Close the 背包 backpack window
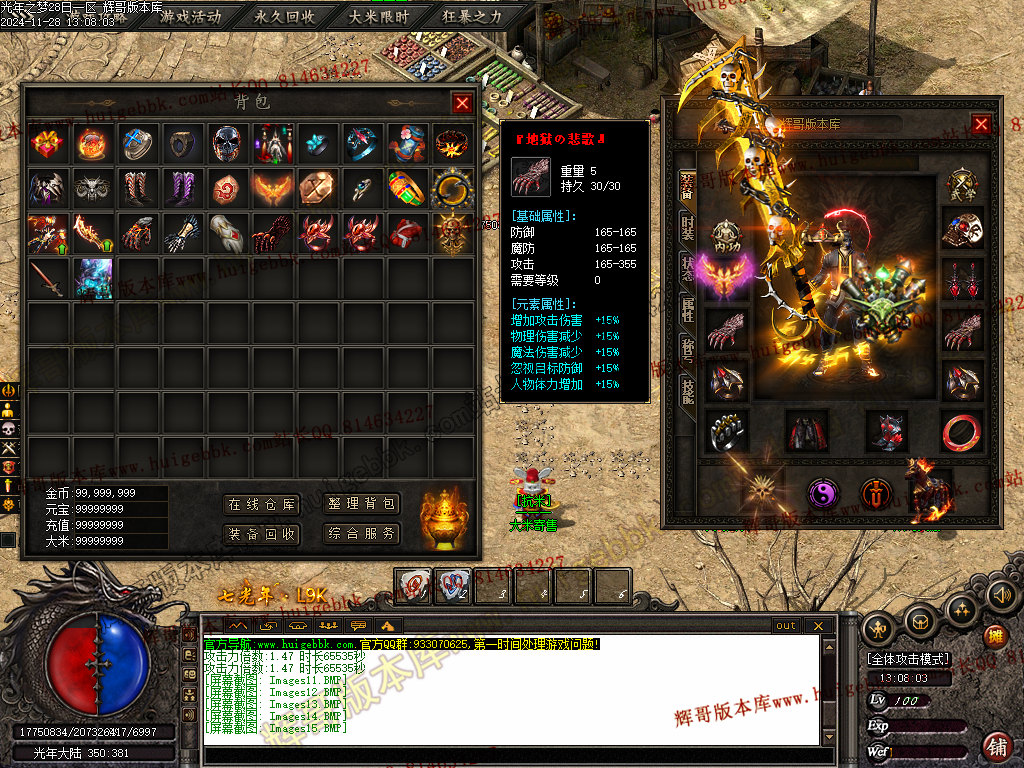1024x768 pixels. click(x=461, y=102)
